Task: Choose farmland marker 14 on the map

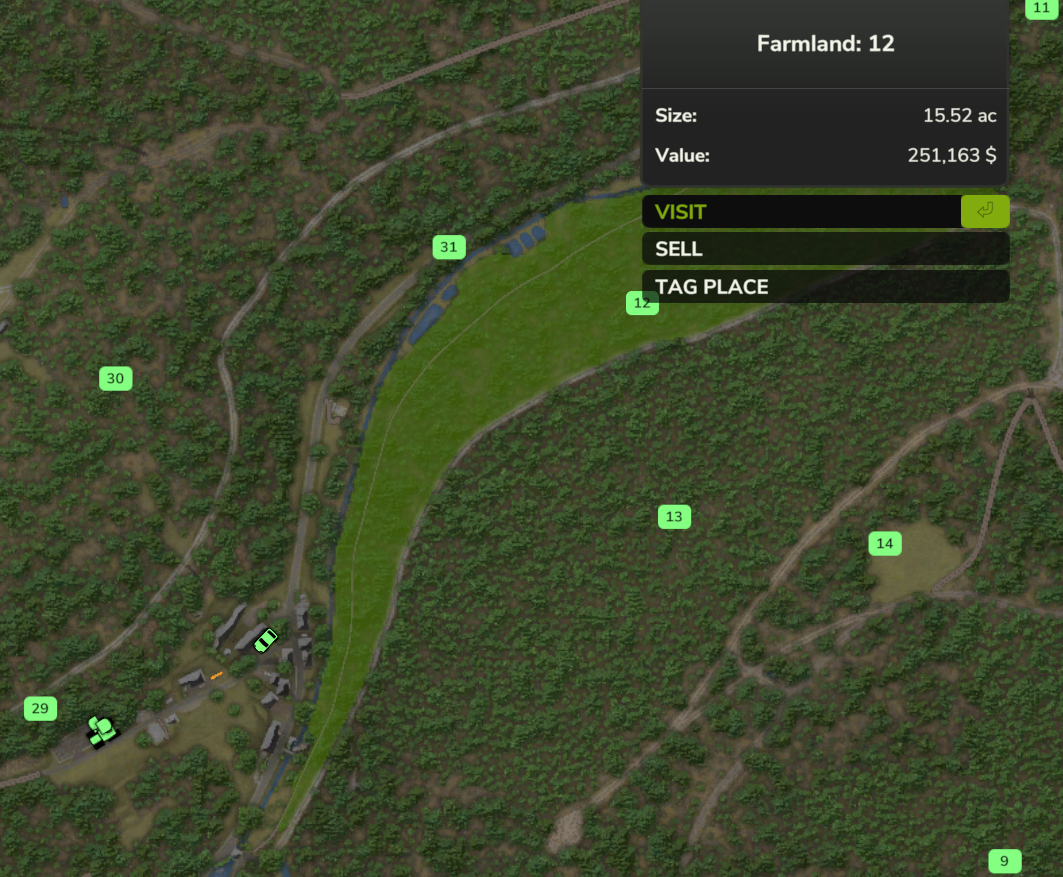Action: click(x=885, y=544)
